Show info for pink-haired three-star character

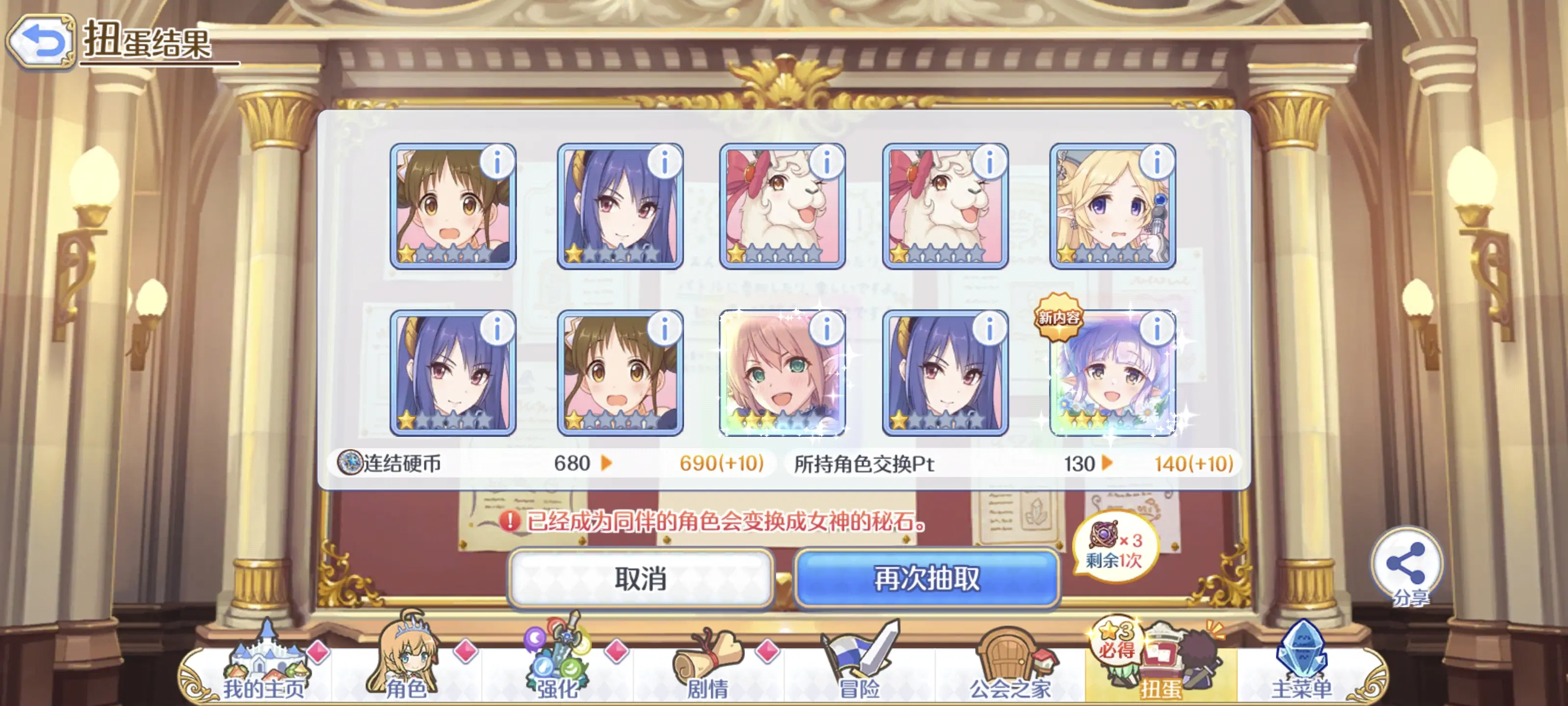(827, 329)
